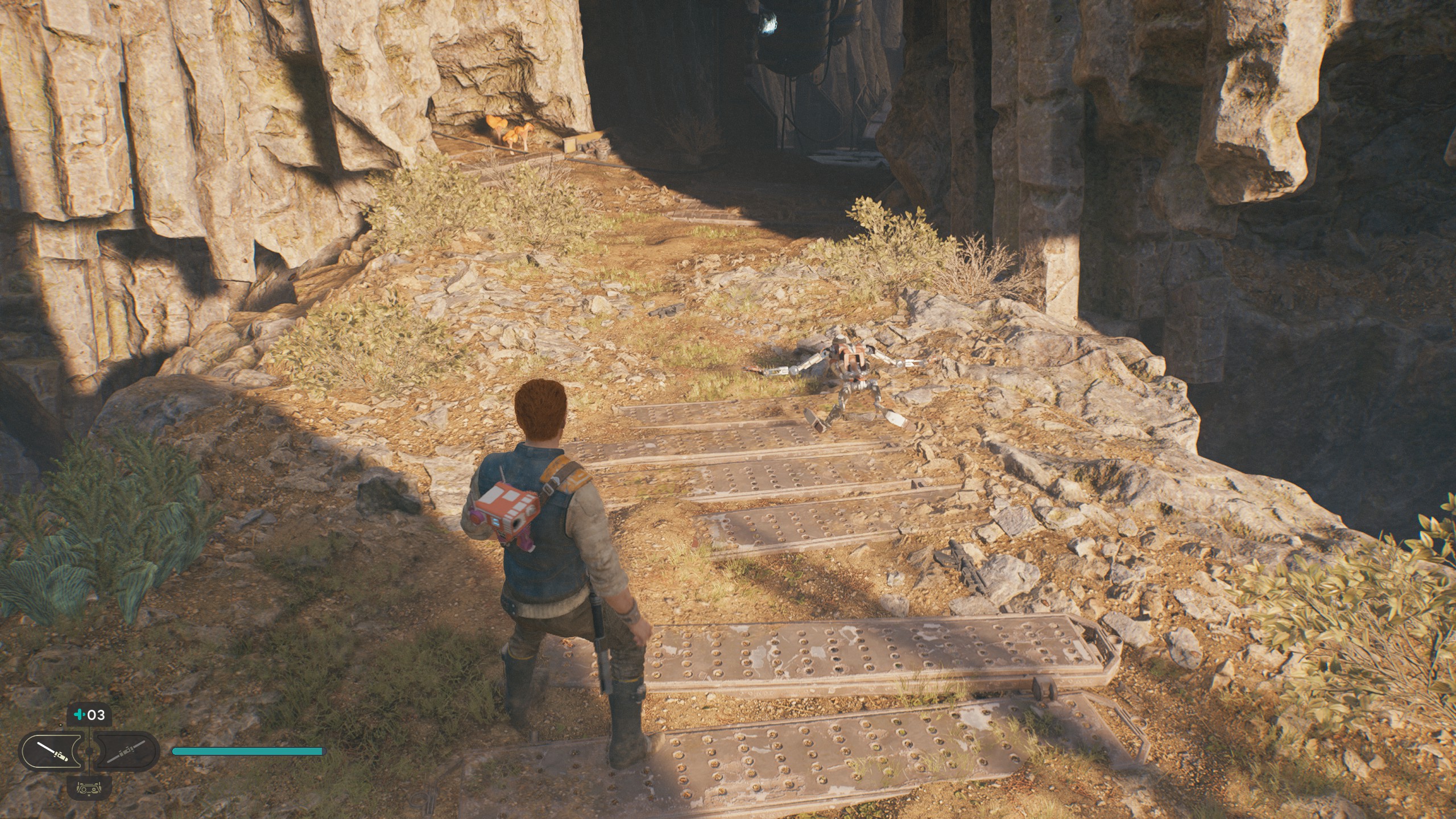Use a healing stim canister
This screenshot has width=1456, height=819.
[x=89, y=715]
